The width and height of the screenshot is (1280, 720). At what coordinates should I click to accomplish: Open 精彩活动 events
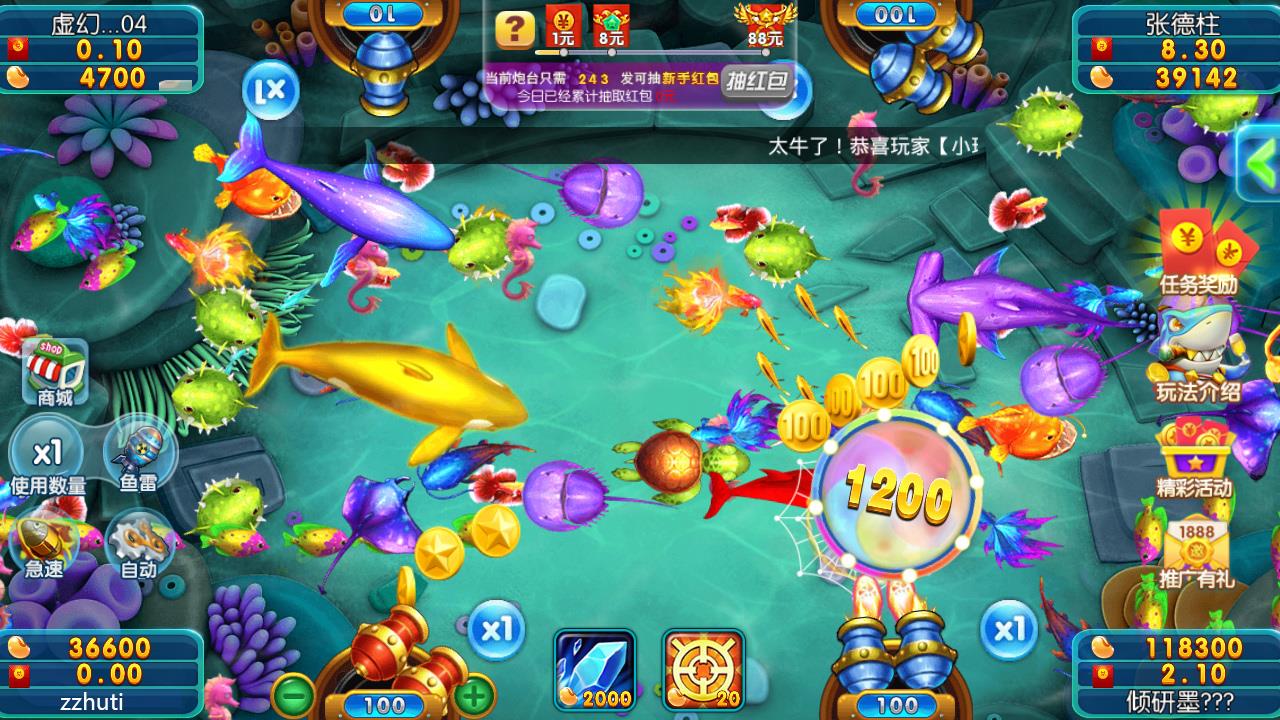[x=1195, y=458]
